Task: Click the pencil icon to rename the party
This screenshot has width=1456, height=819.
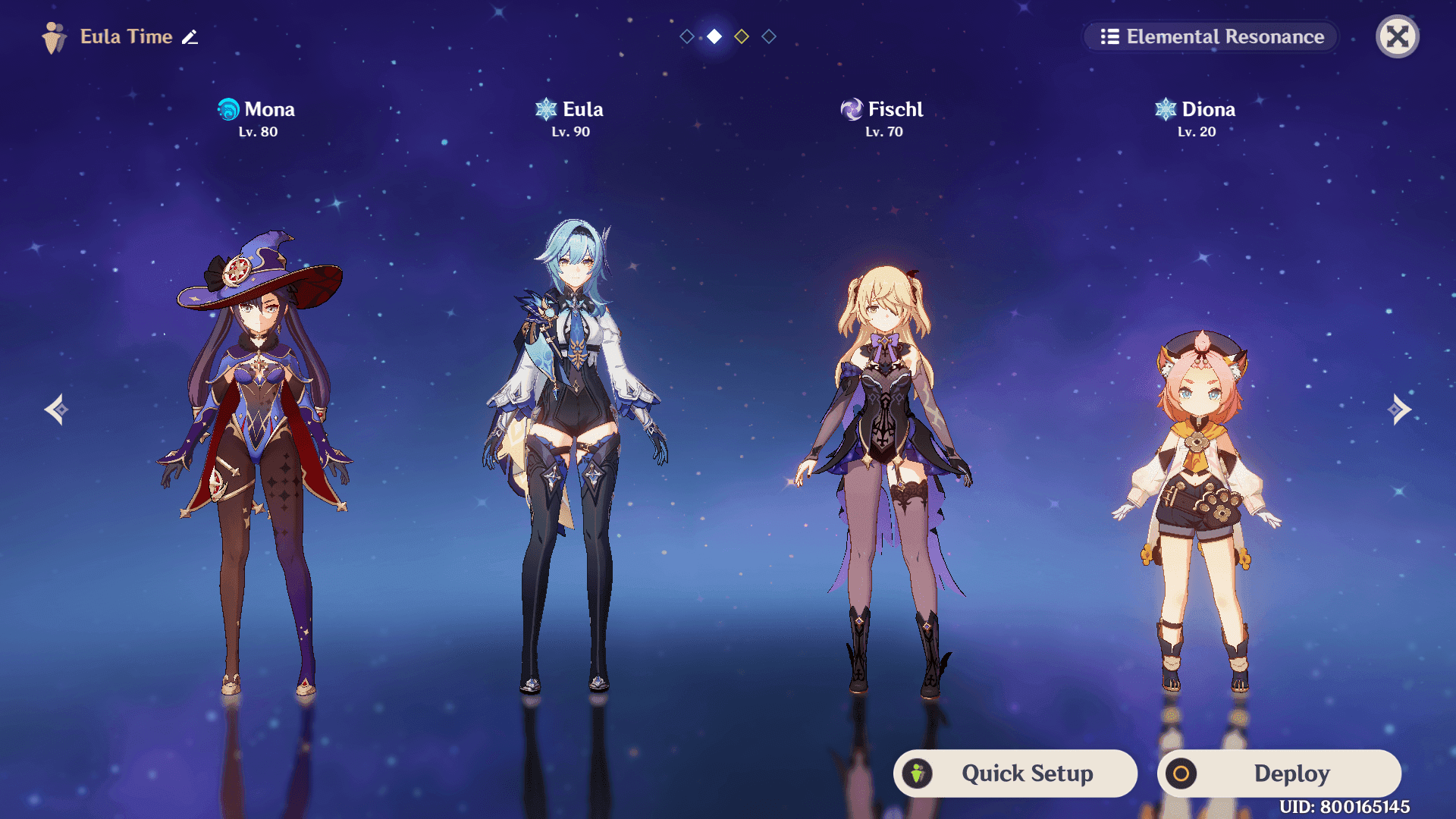Action: 190,36
